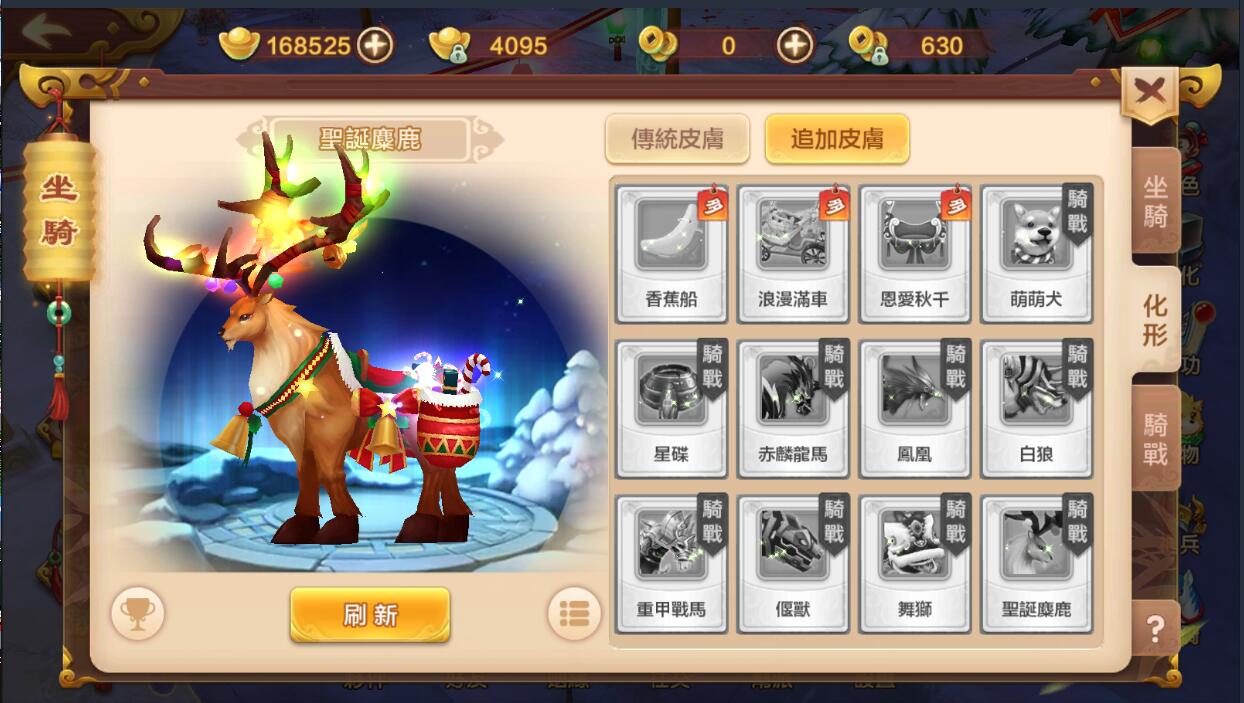Viewport: 1244px width, 703px height.
Task: Open the trophy icon button
Action: point(137,613)
